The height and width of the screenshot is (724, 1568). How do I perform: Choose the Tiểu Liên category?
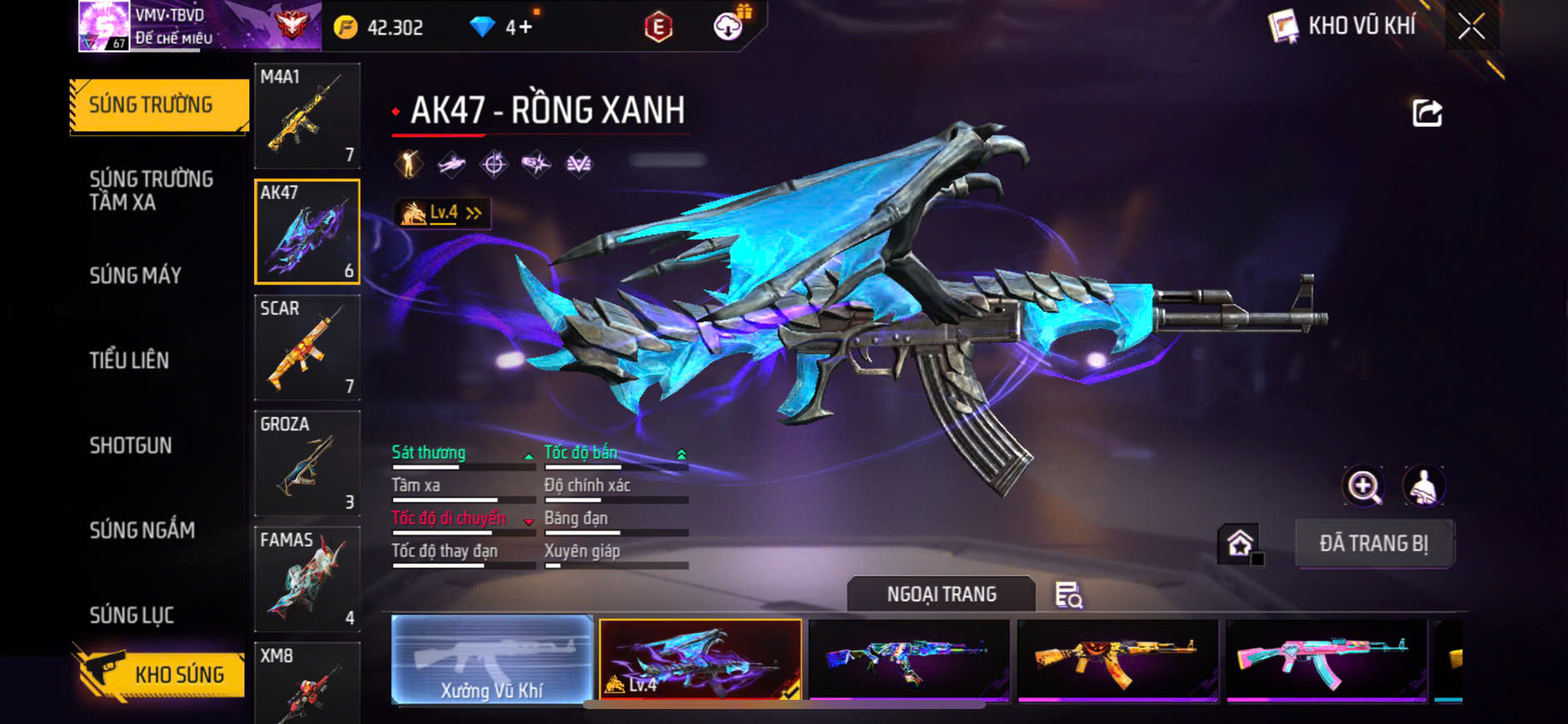click(x=129, y=360)
